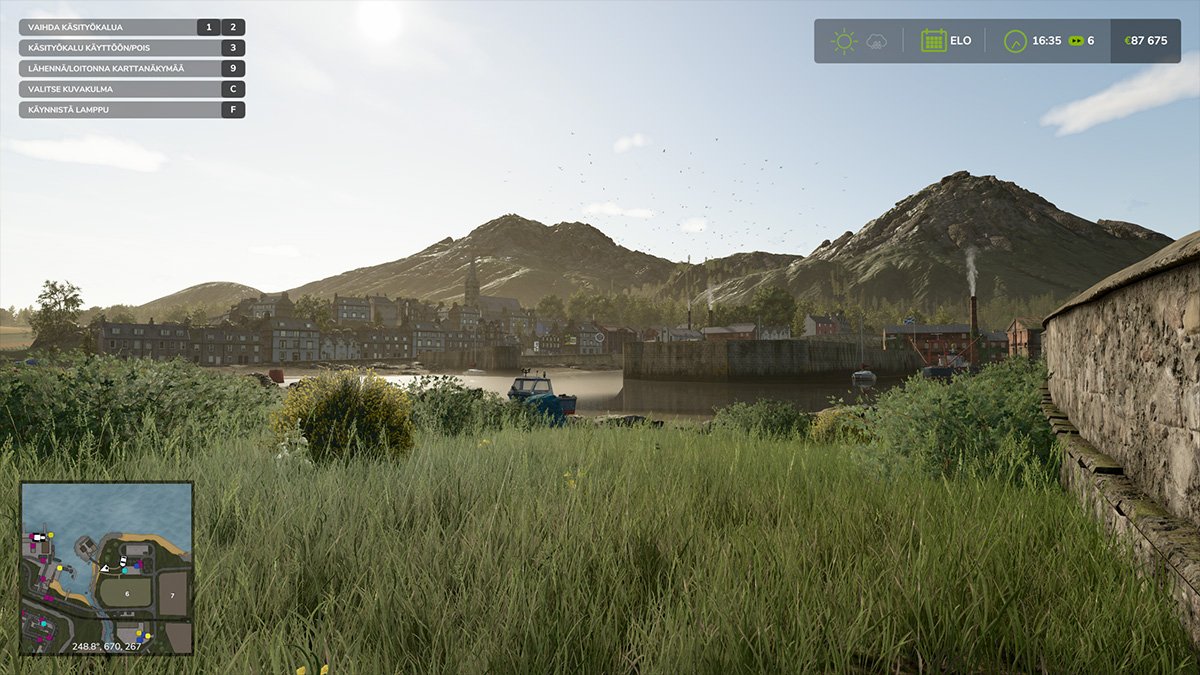The width and height of the screenshot is (1200, 675).
Task: Select field 7 on the minimap
Action: coord(172,594)
